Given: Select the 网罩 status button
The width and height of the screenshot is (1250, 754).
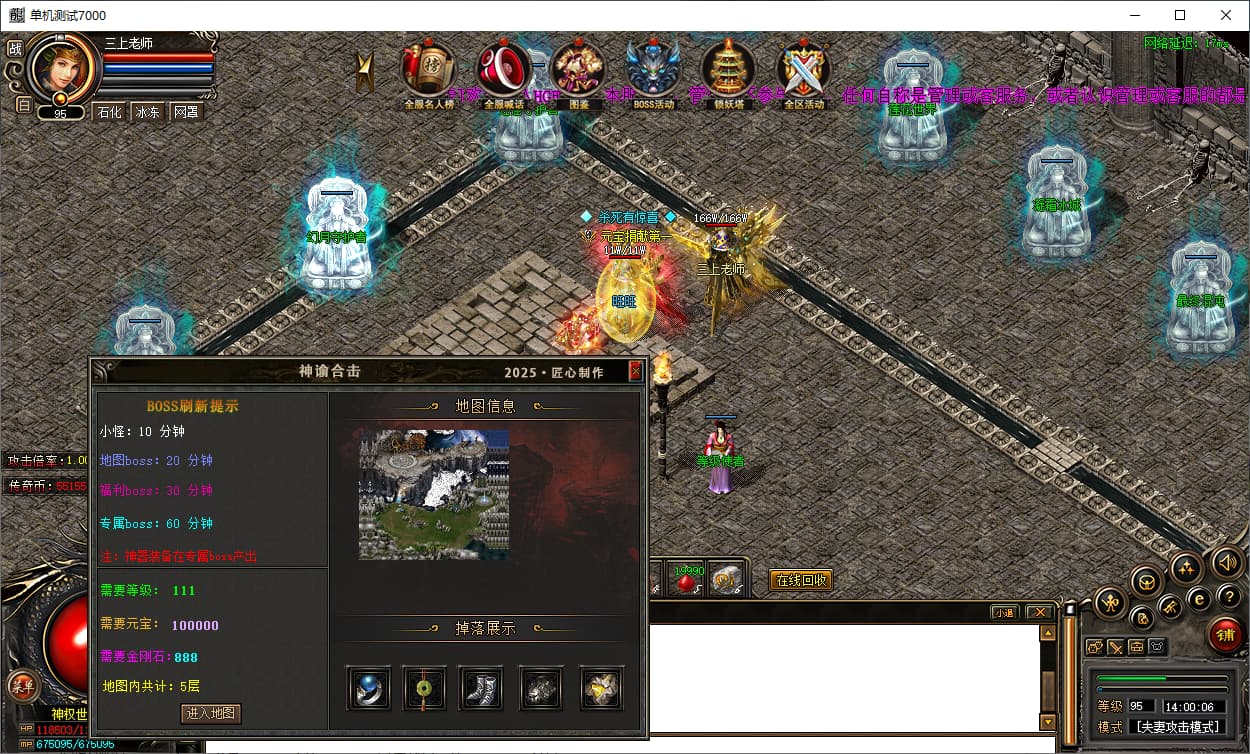Looking at the screenshot, I should click(x=186, y=112).
